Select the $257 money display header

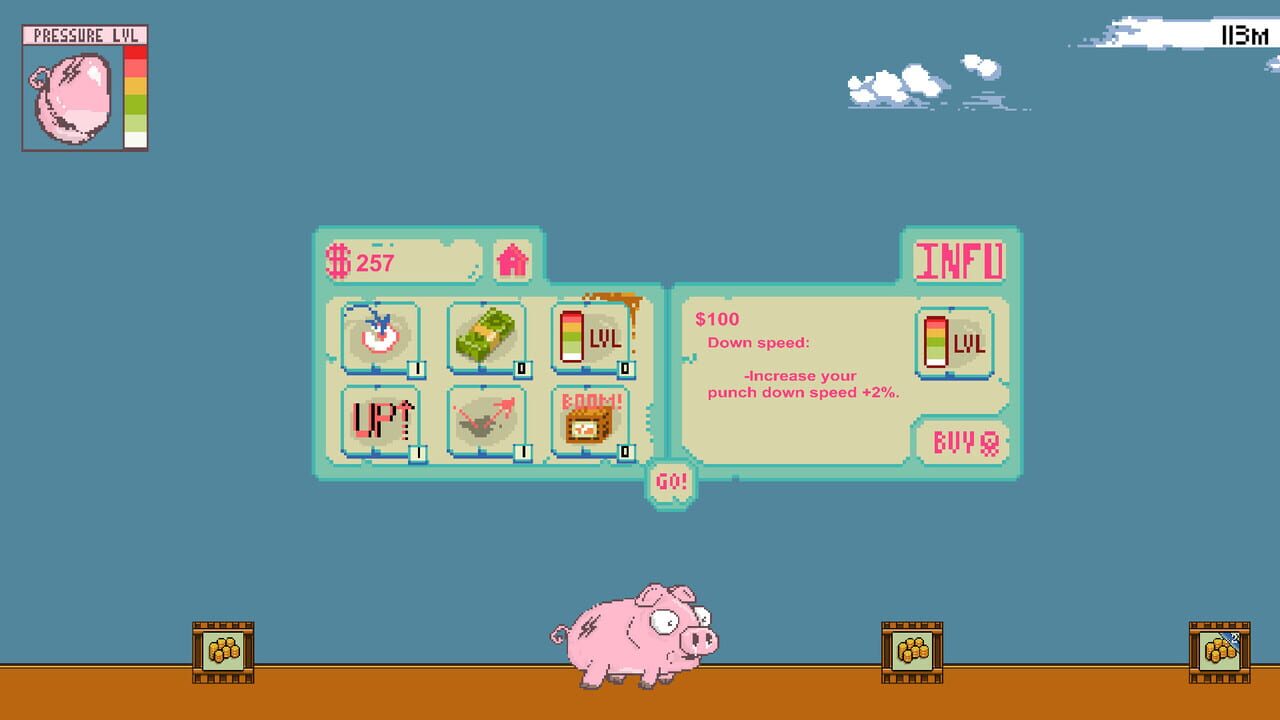[x=400, y=262]
